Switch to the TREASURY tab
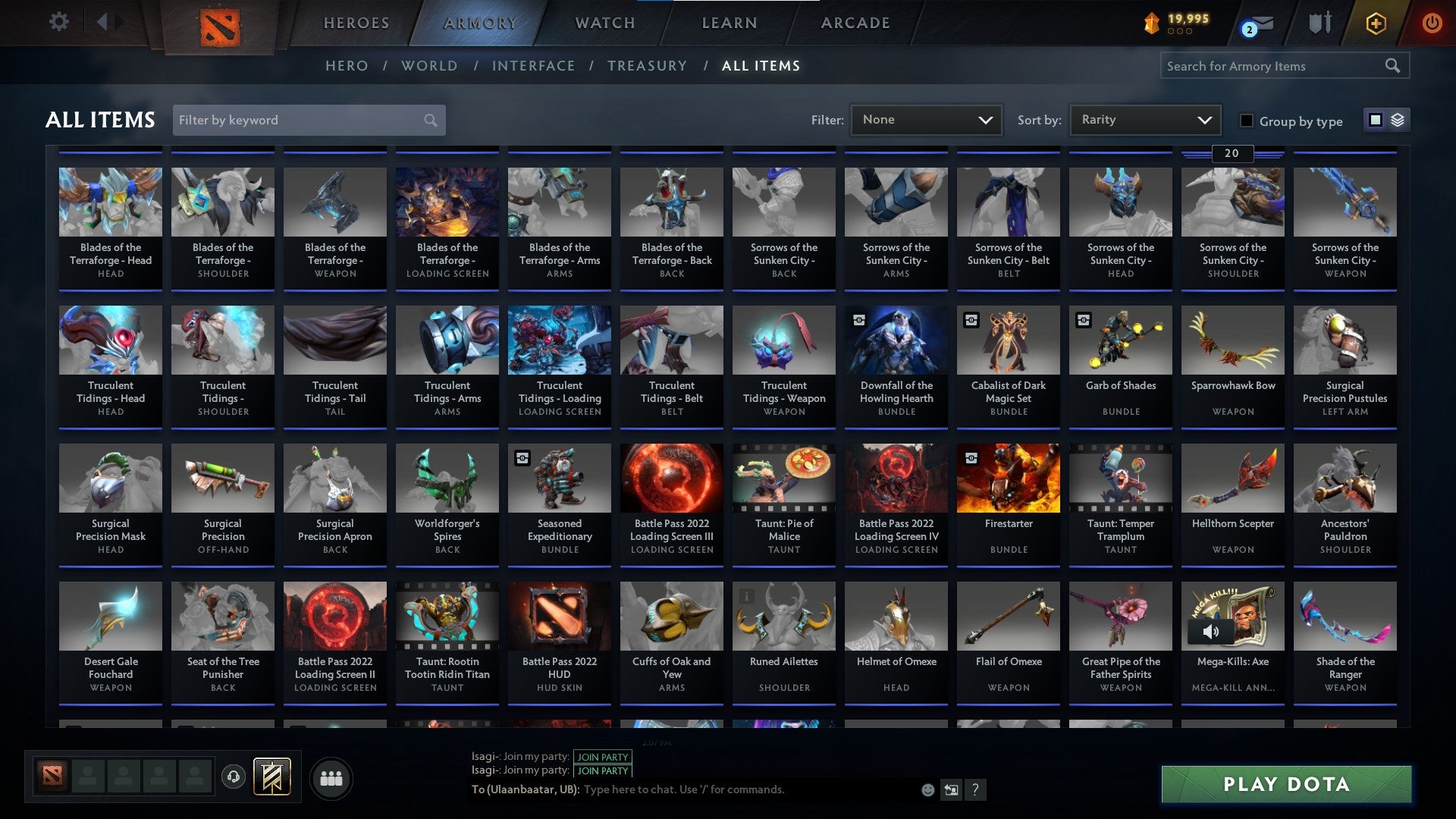The image size is (1456, 819). coord(648,65)
